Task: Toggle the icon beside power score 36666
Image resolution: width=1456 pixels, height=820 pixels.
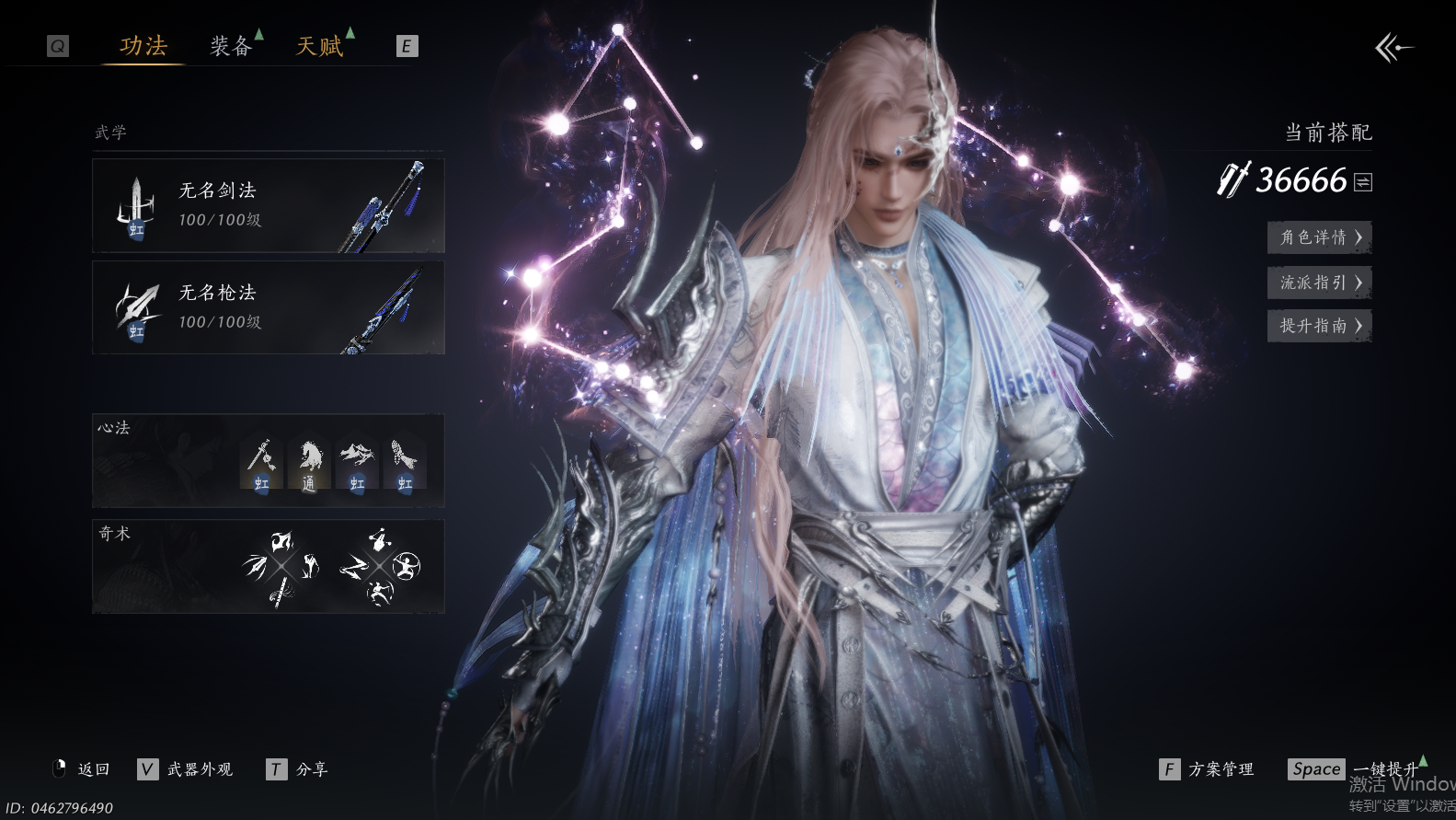Action: (x=1363, y=182)
